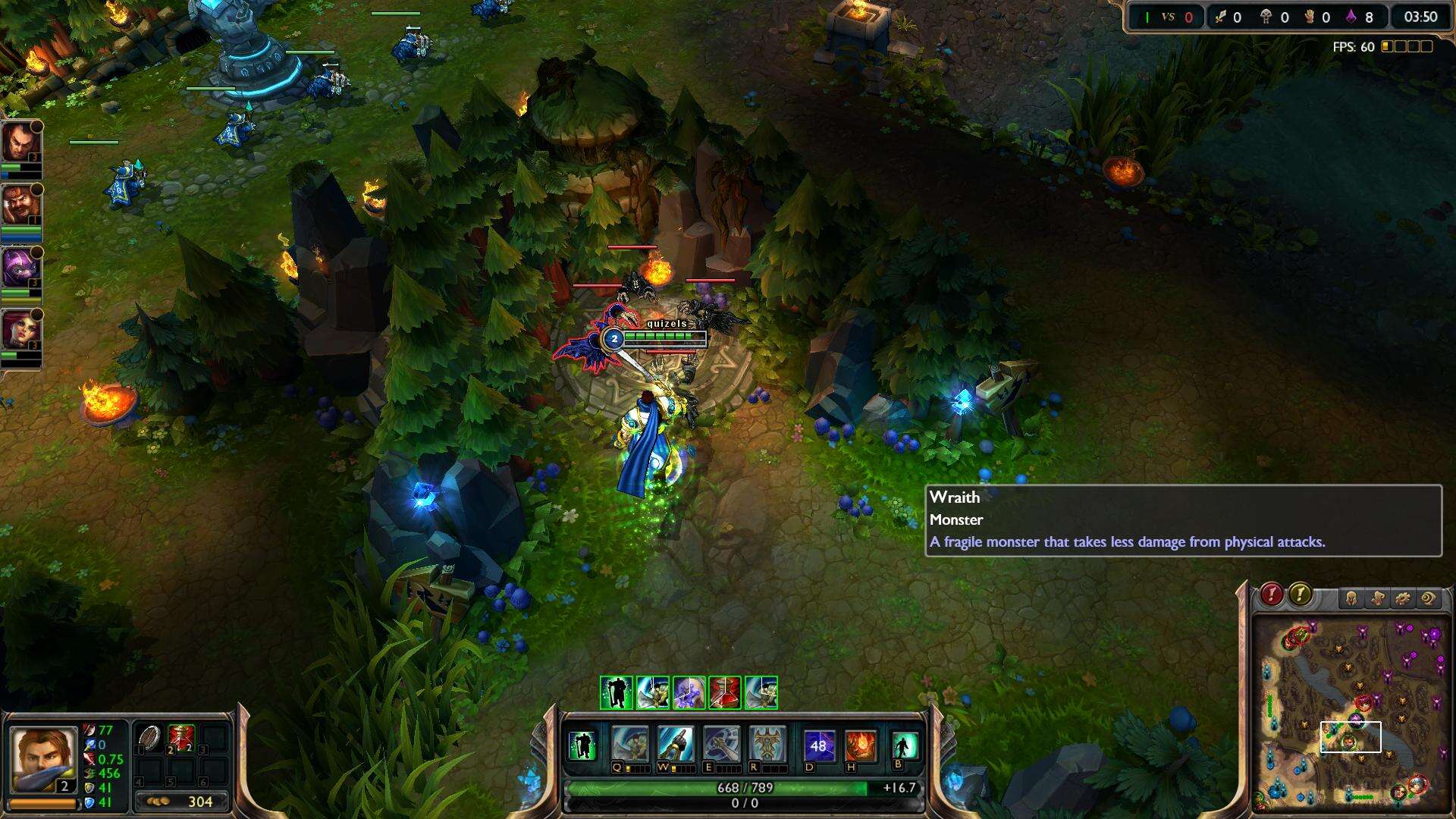The height and width of the screenshot is (819, 1456).
Task: Cast Garen's Q ability Decisive Strike
Action: click(629, 744)
